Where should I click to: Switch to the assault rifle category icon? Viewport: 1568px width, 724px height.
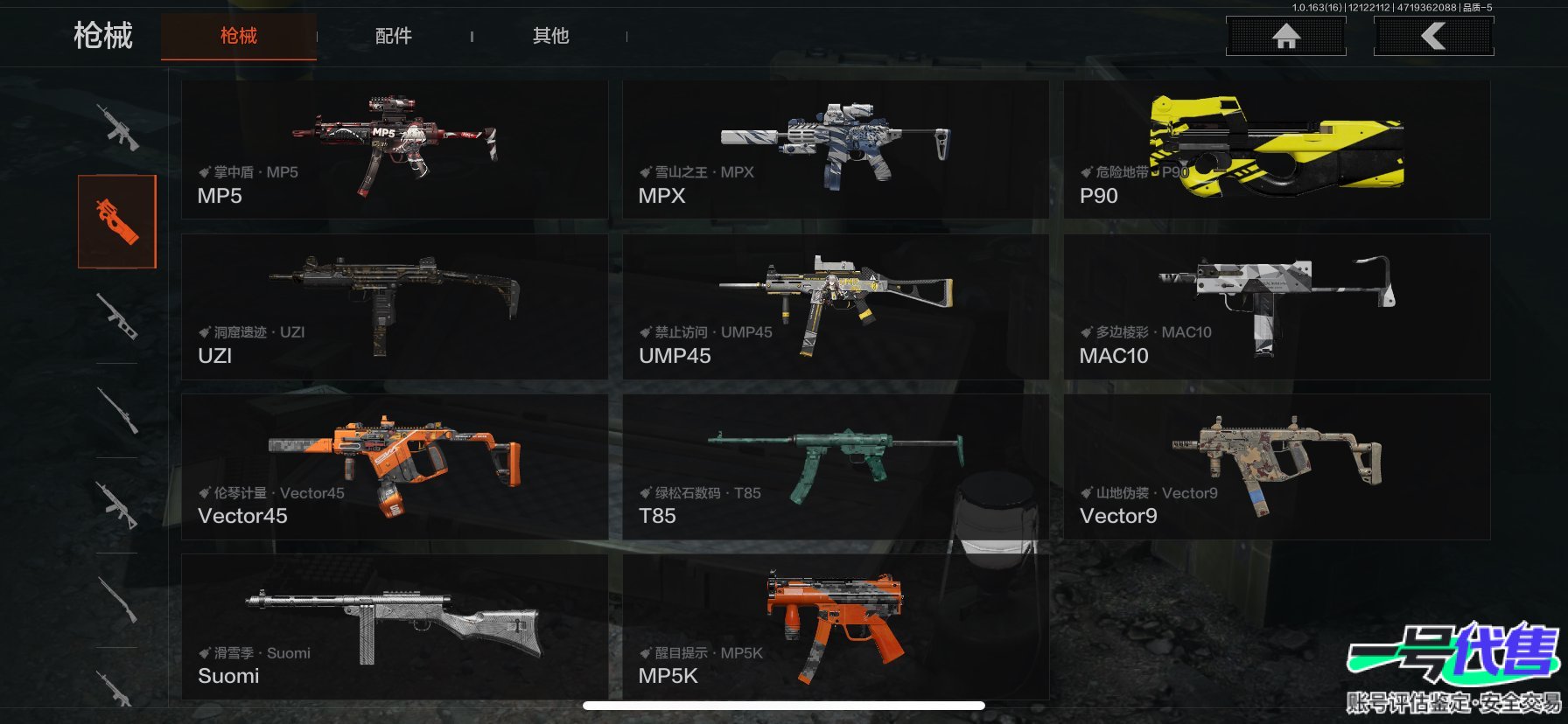coord(117,128)
